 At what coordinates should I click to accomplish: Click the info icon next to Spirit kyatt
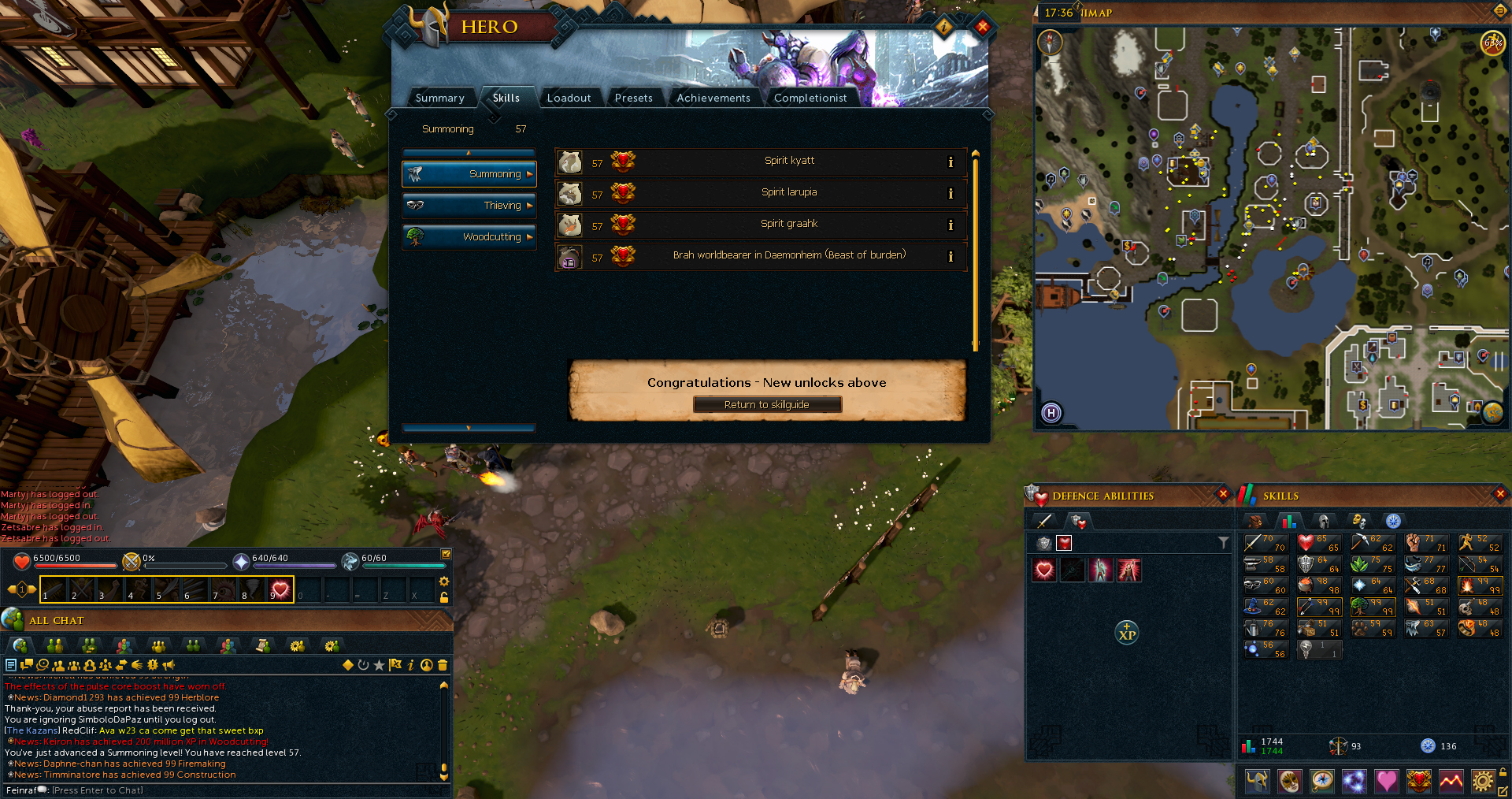coord(951,162)
